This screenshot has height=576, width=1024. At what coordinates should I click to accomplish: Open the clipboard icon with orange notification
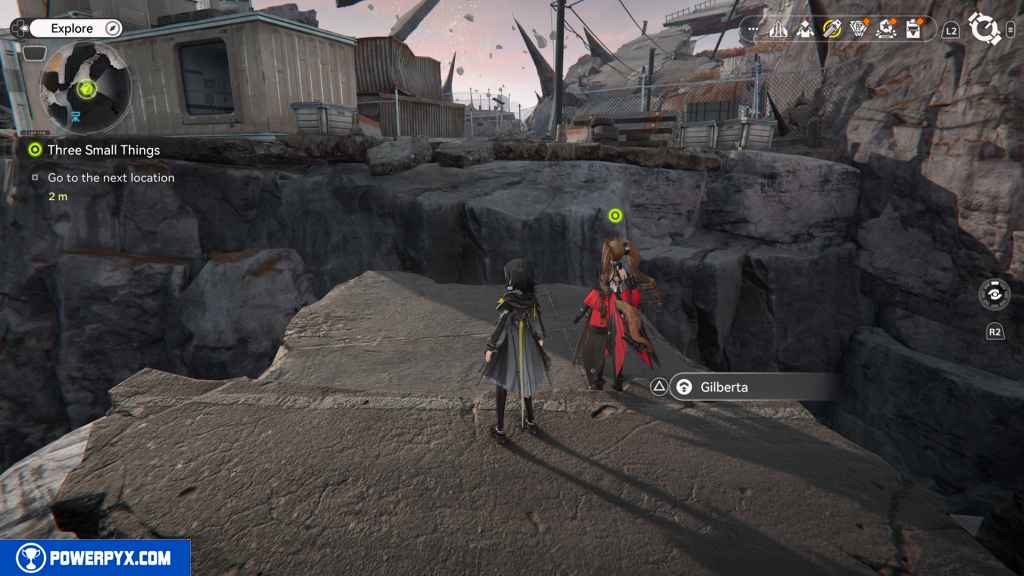pos(913,29)
